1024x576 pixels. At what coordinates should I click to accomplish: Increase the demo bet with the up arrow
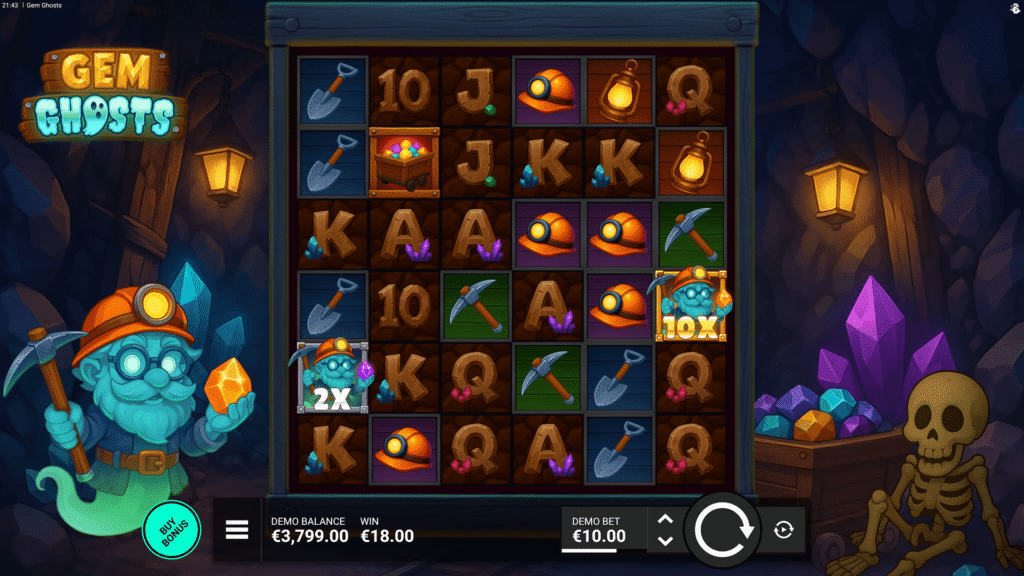pos(665,520)
